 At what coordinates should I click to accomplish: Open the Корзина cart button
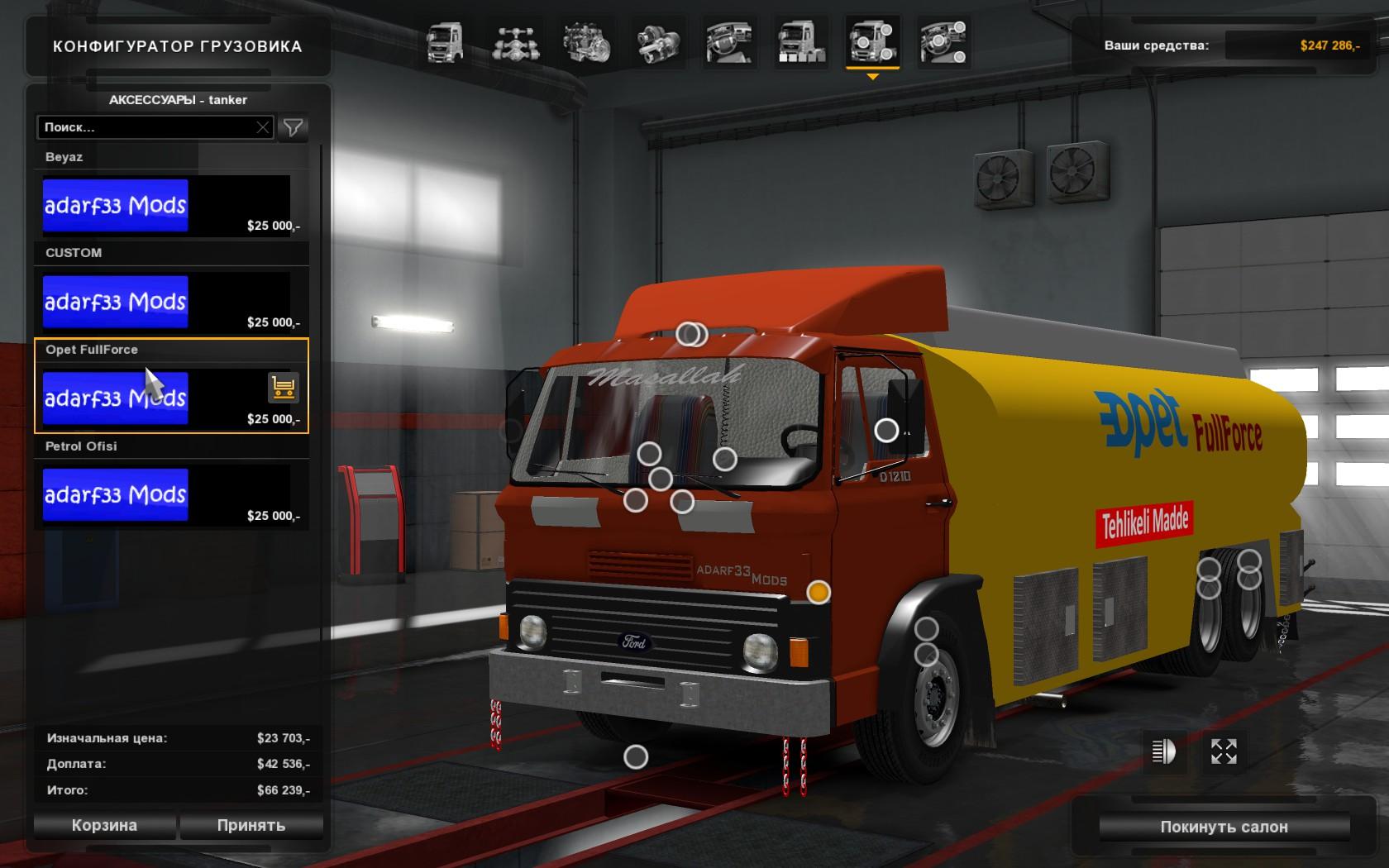click(x=104, y=825)
